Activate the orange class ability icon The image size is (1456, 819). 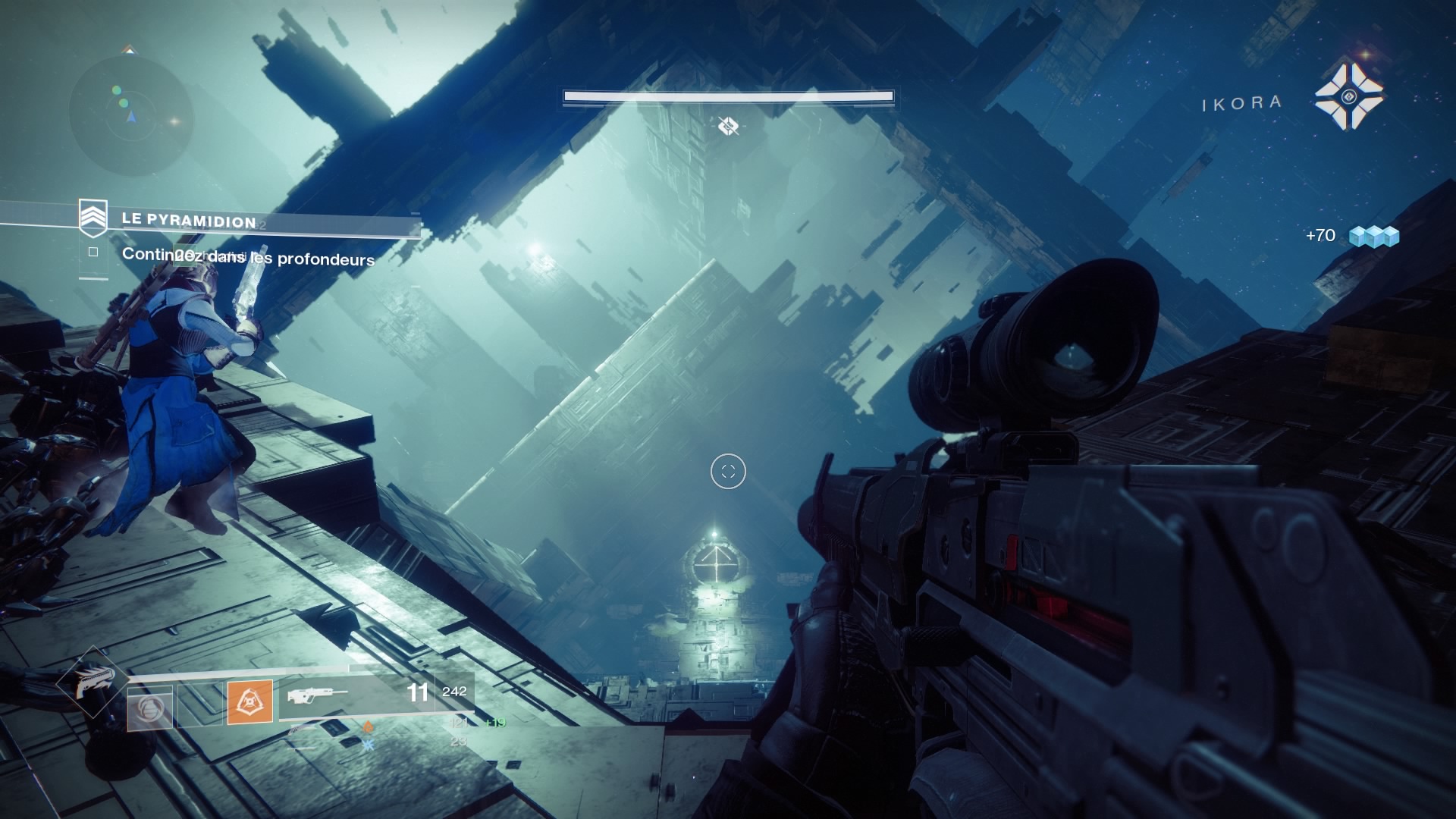[x=250, y=702]
